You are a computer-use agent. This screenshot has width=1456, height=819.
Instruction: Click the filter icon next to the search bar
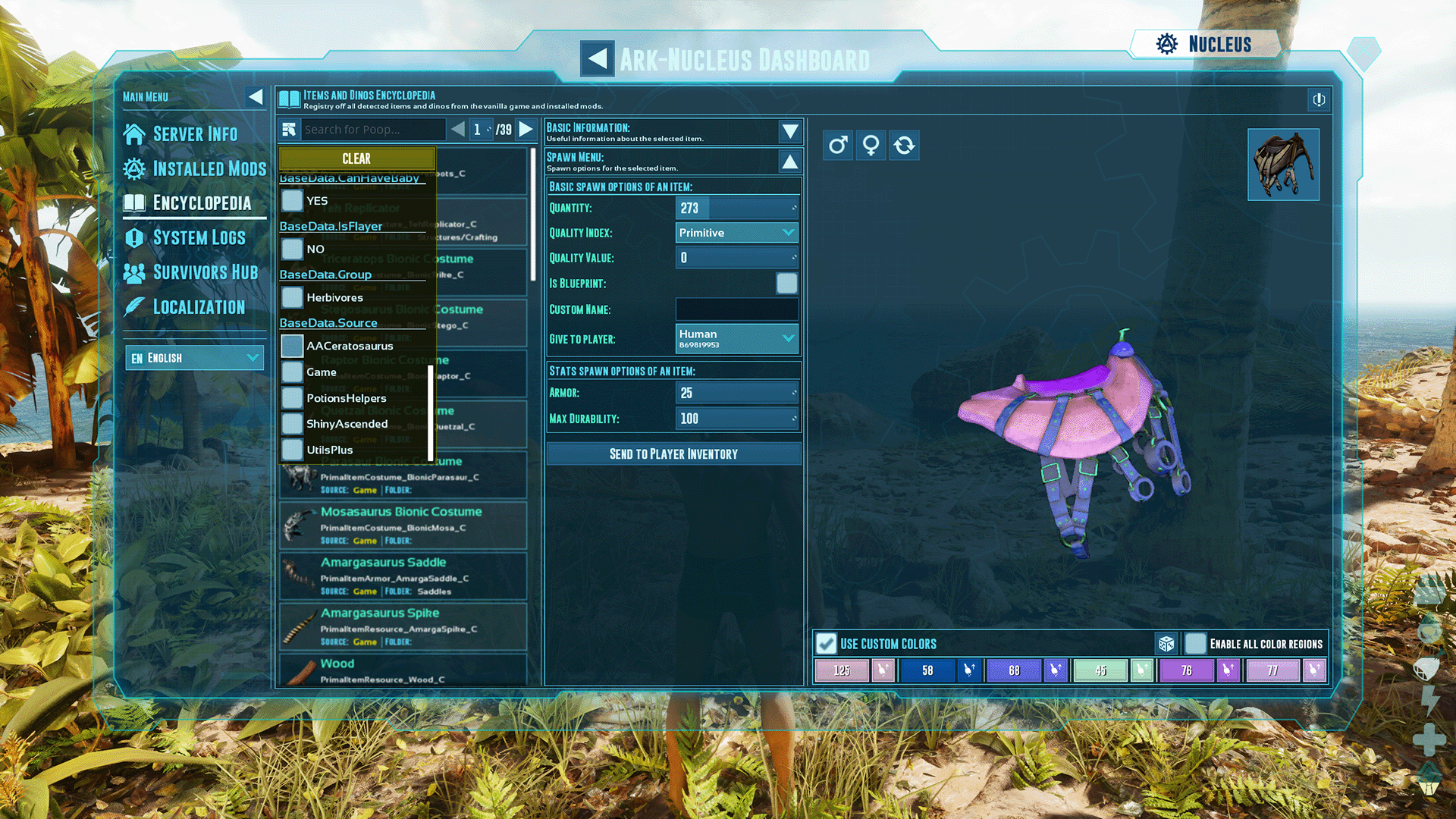[289, 129]
